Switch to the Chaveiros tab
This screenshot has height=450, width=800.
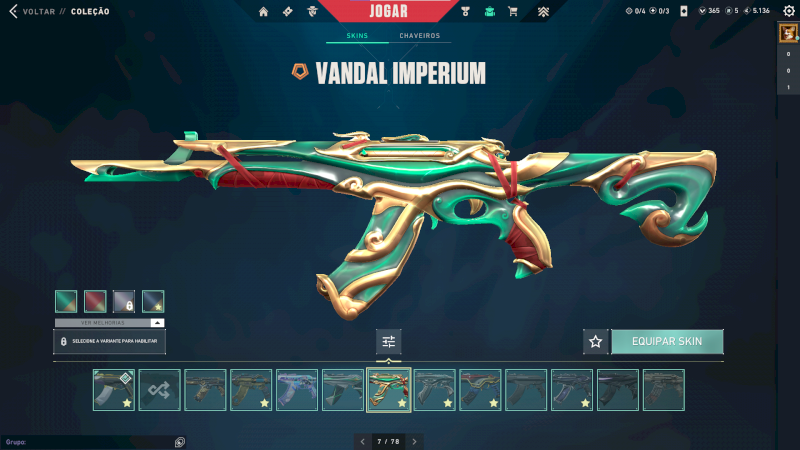[x=419, y=36]
